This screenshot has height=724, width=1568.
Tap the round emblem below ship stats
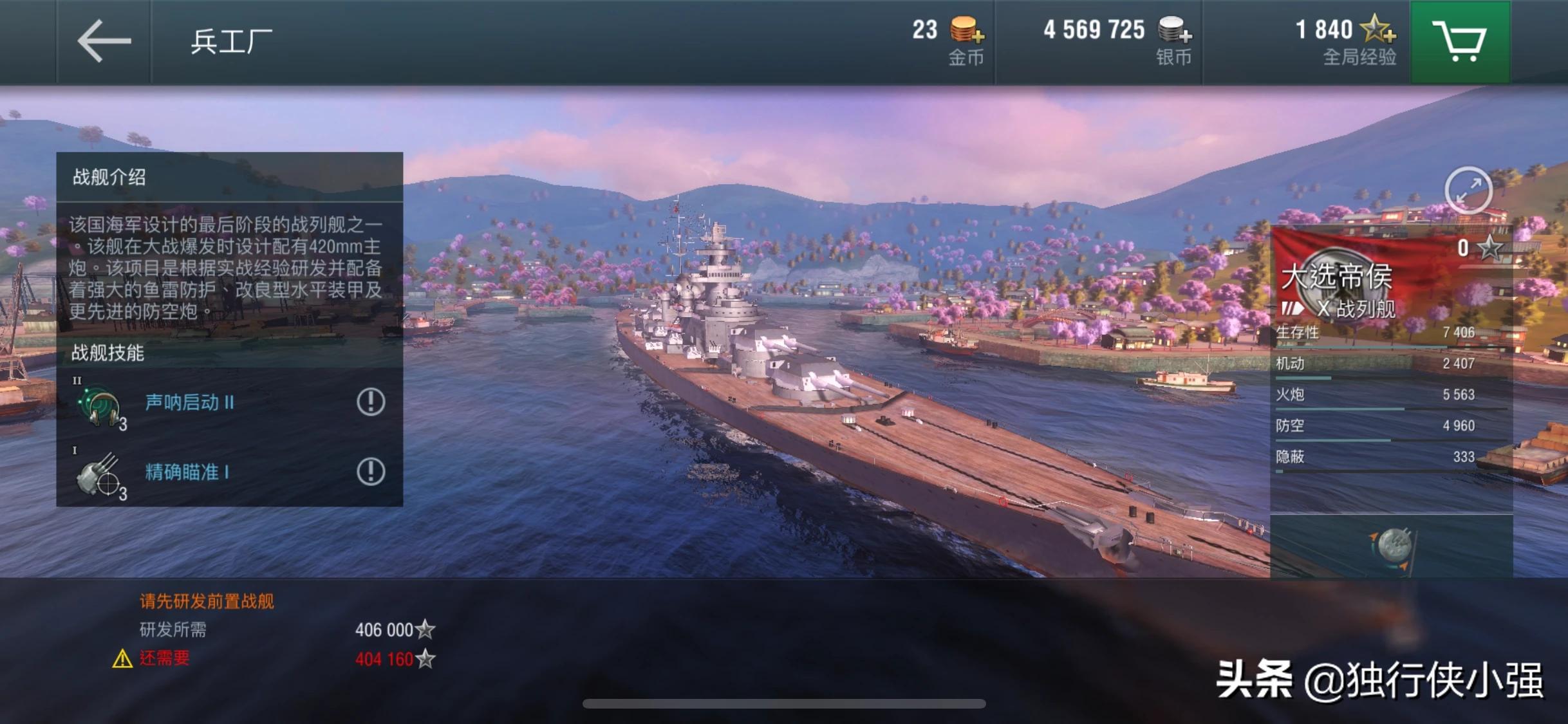coord(1393,547)
